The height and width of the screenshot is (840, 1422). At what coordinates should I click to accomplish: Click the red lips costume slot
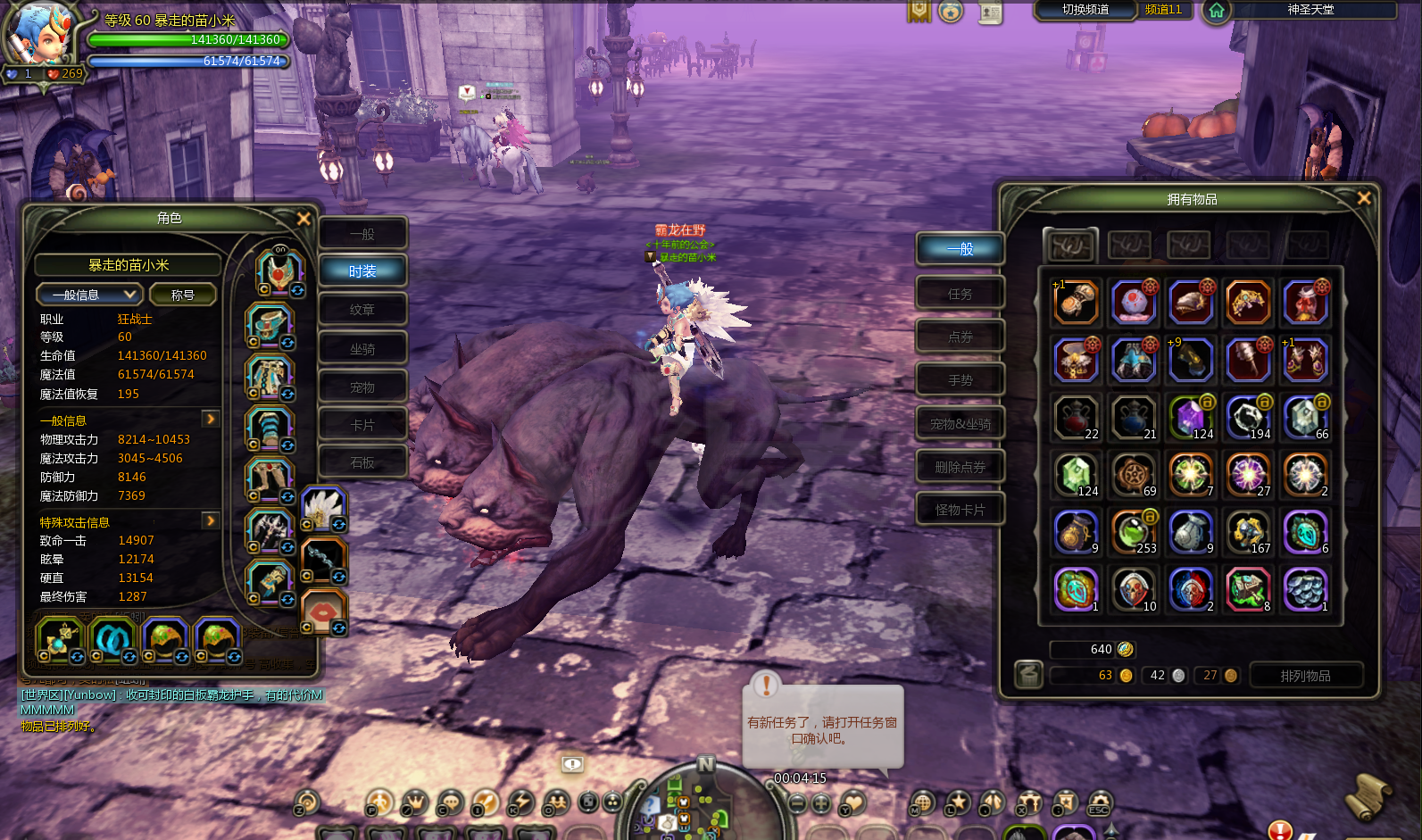(x=322, y=612)
